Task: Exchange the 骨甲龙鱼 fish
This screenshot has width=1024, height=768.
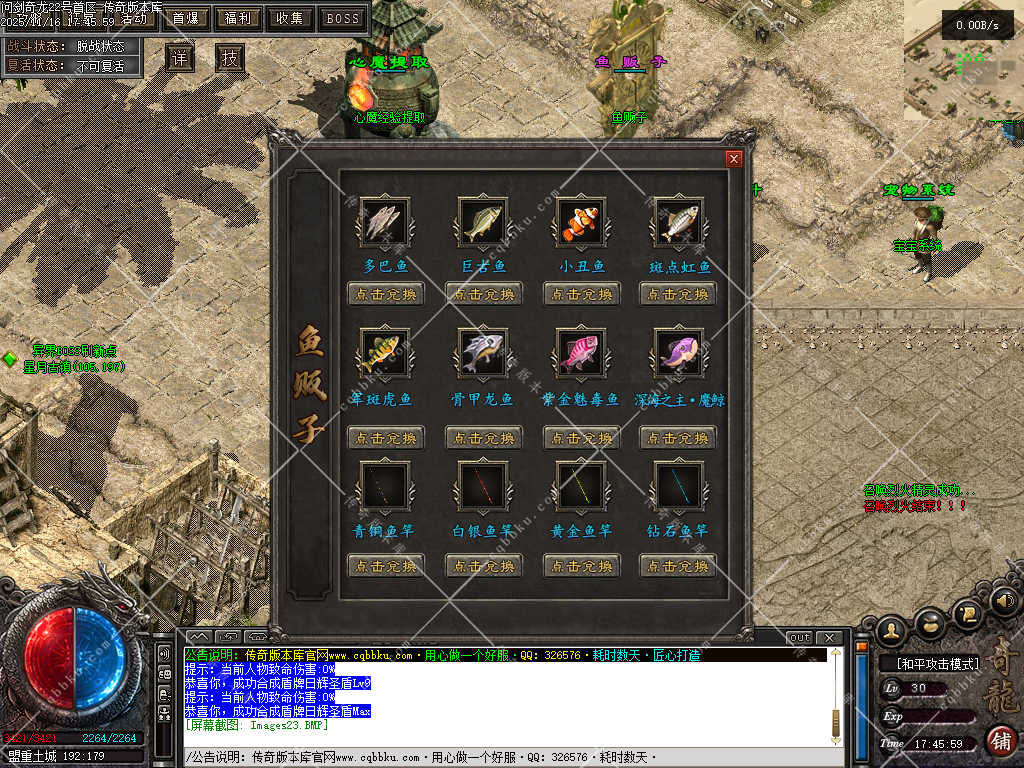Action: [484, 438]
